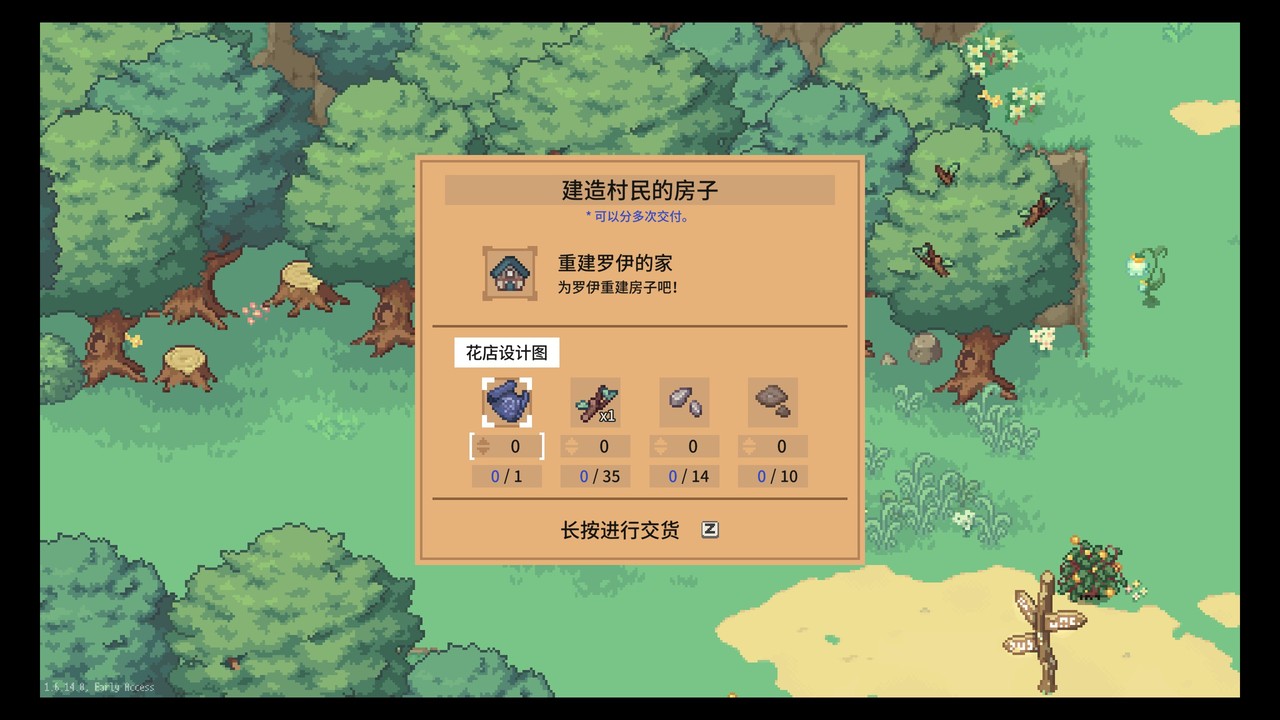Viewport: 1280px width, 720px height.
Task: Select the leafy branch material slot
Action: pyautogui.click(x=595, y=402)
